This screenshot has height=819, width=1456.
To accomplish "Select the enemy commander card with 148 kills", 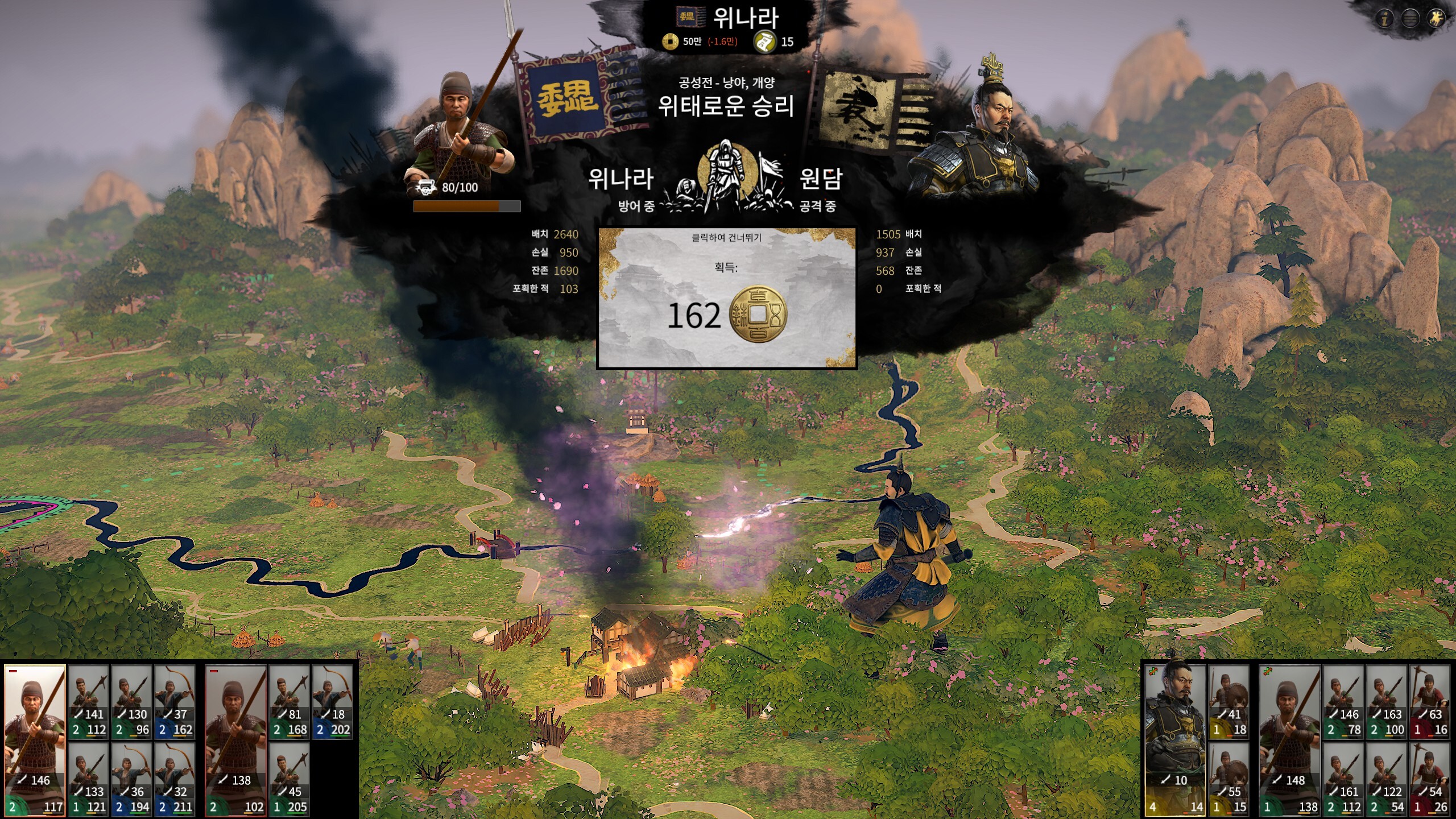I will click(1290, 739).
